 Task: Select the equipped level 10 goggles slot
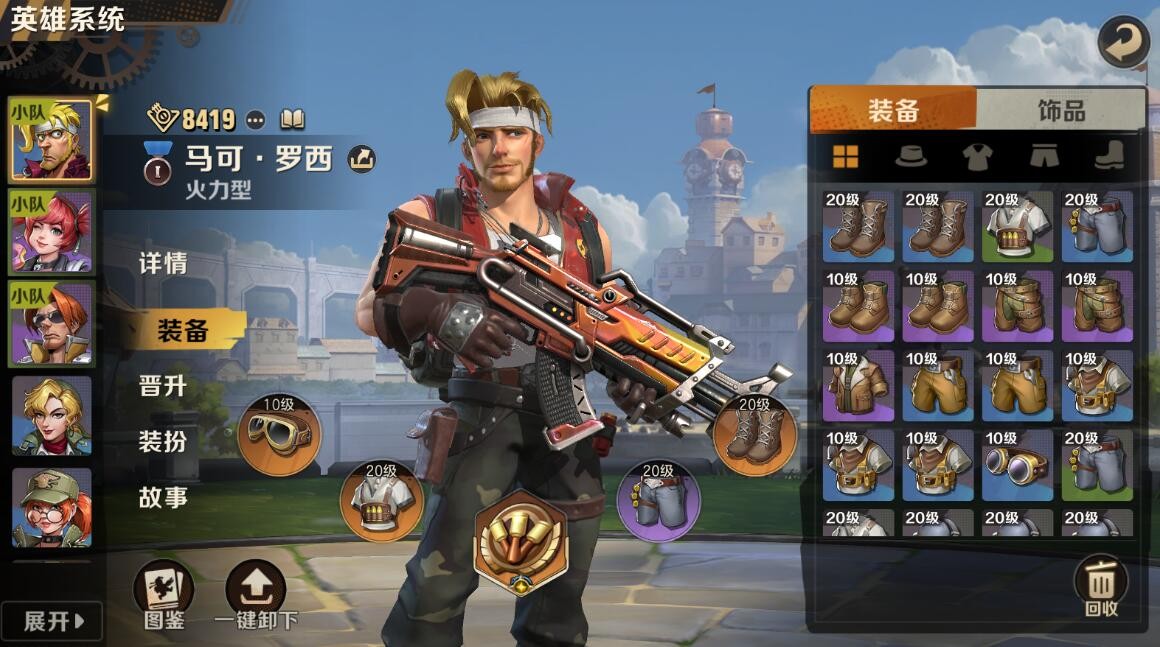[279, 435]
